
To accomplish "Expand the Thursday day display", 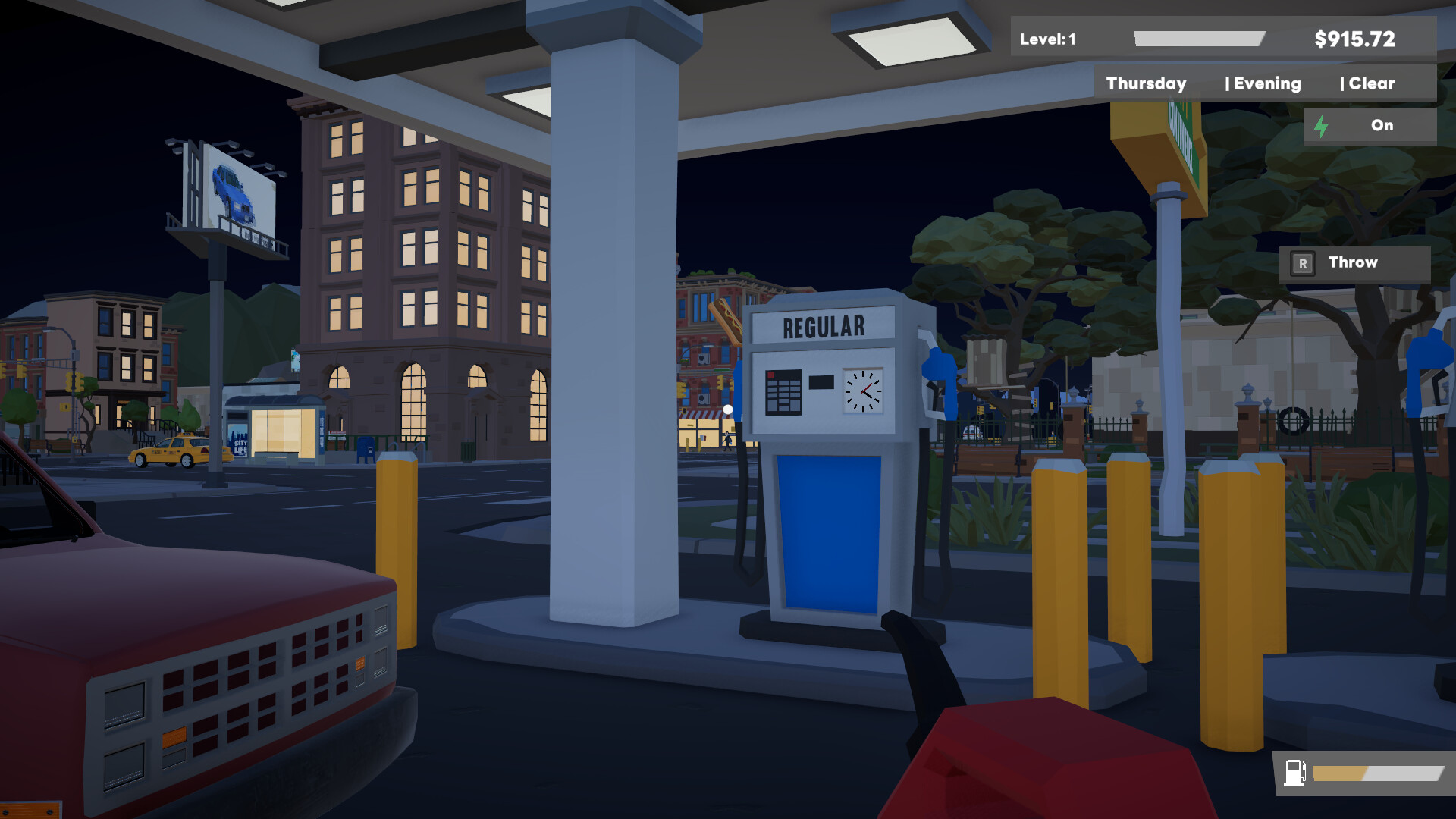I will click(x=1146, y=83).
